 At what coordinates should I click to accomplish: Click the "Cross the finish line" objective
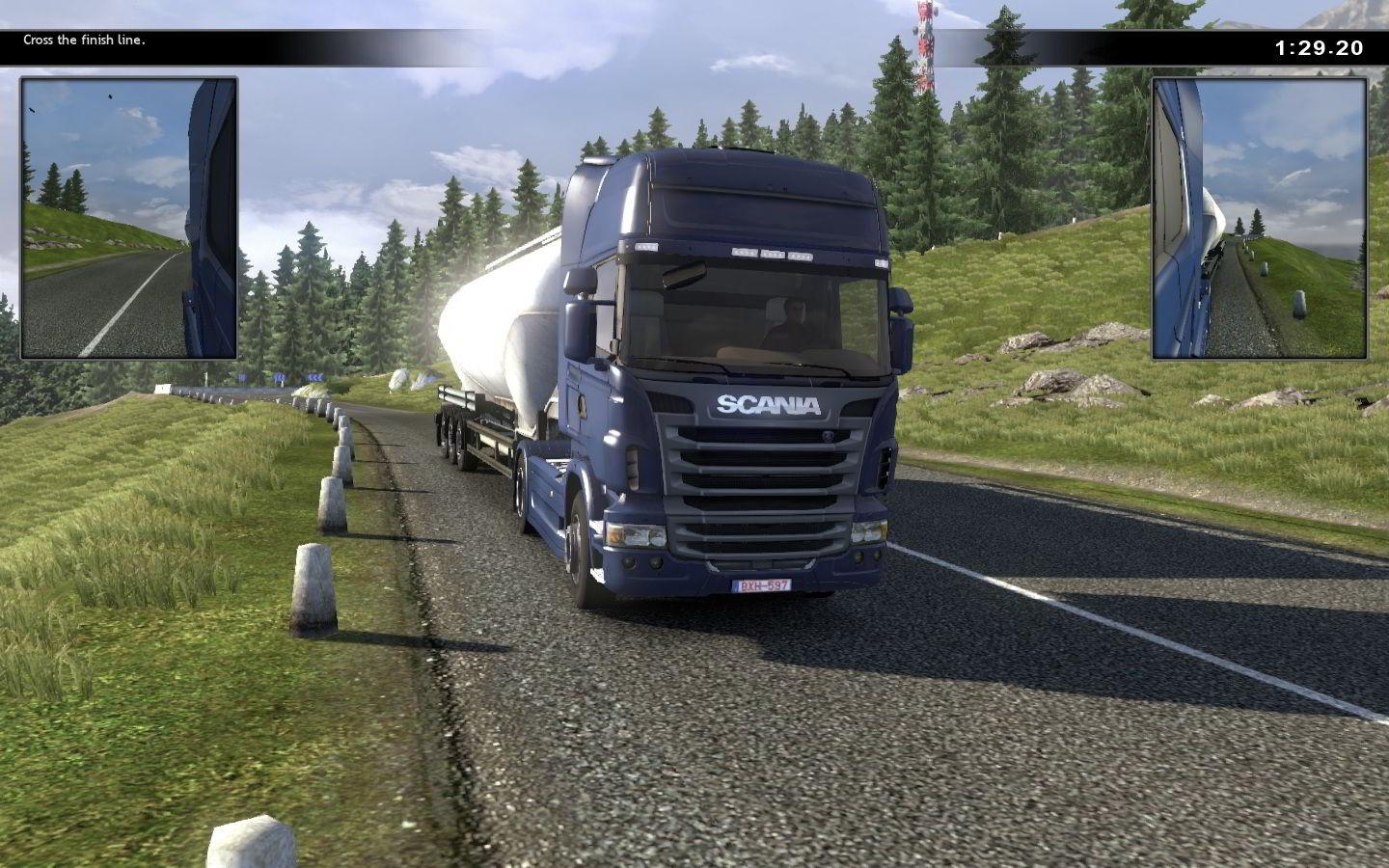pyautogui.click(x=85, y=41)
